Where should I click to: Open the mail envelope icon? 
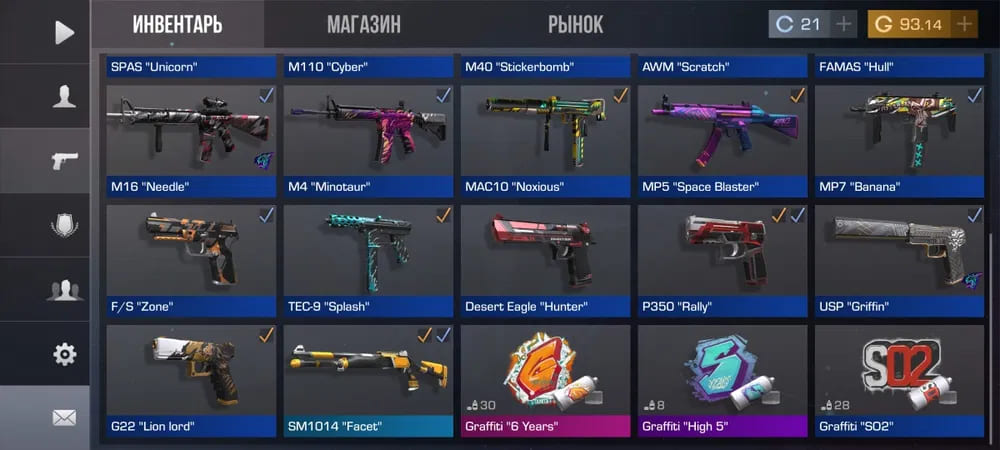(64, 417)
